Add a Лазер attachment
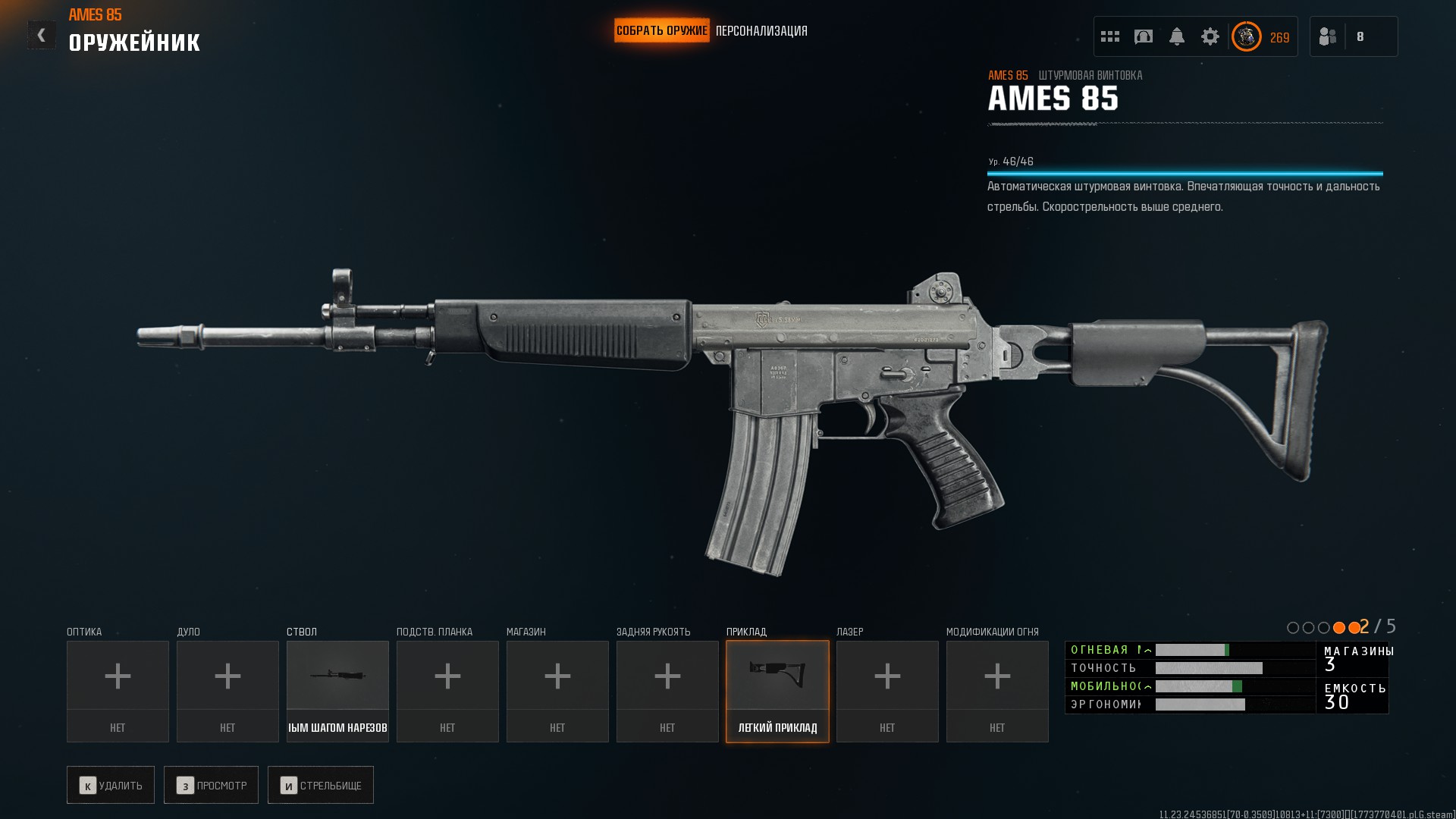Screen dimensions: 1456x819 pyautogui.click(x=887, y=691)
